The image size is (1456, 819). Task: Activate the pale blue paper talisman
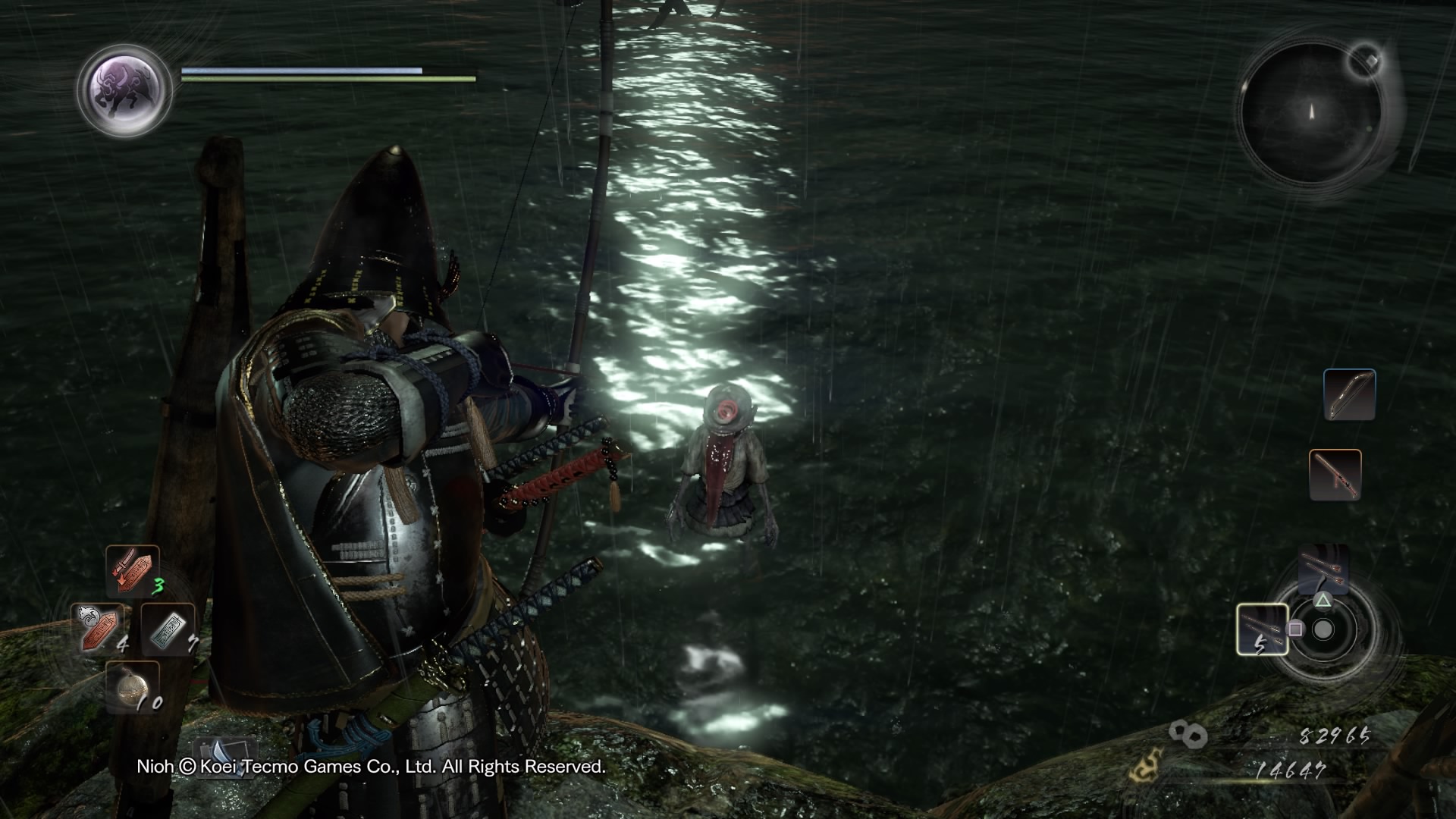click(168, 629)
